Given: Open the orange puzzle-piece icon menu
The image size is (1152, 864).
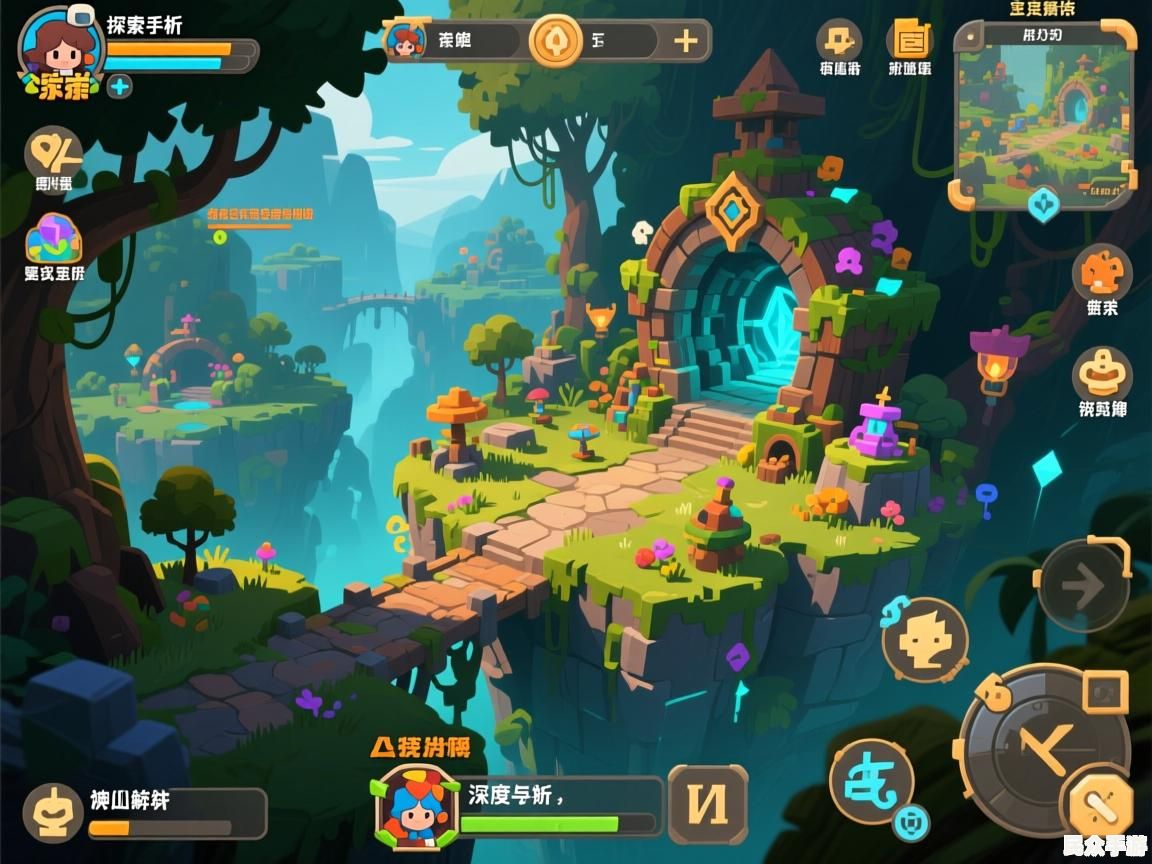Looking at the screenshot, I should pos(838,41).
